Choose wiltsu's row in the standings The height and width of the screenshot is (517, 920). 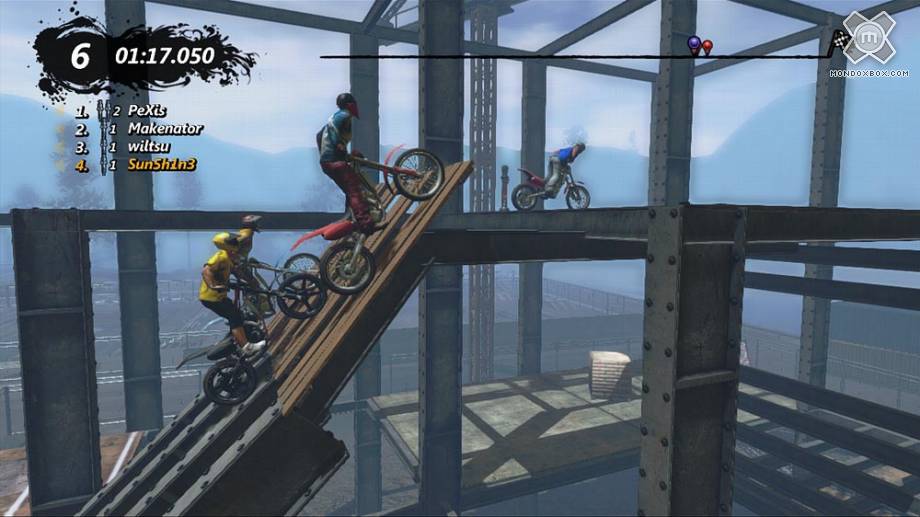149,147
